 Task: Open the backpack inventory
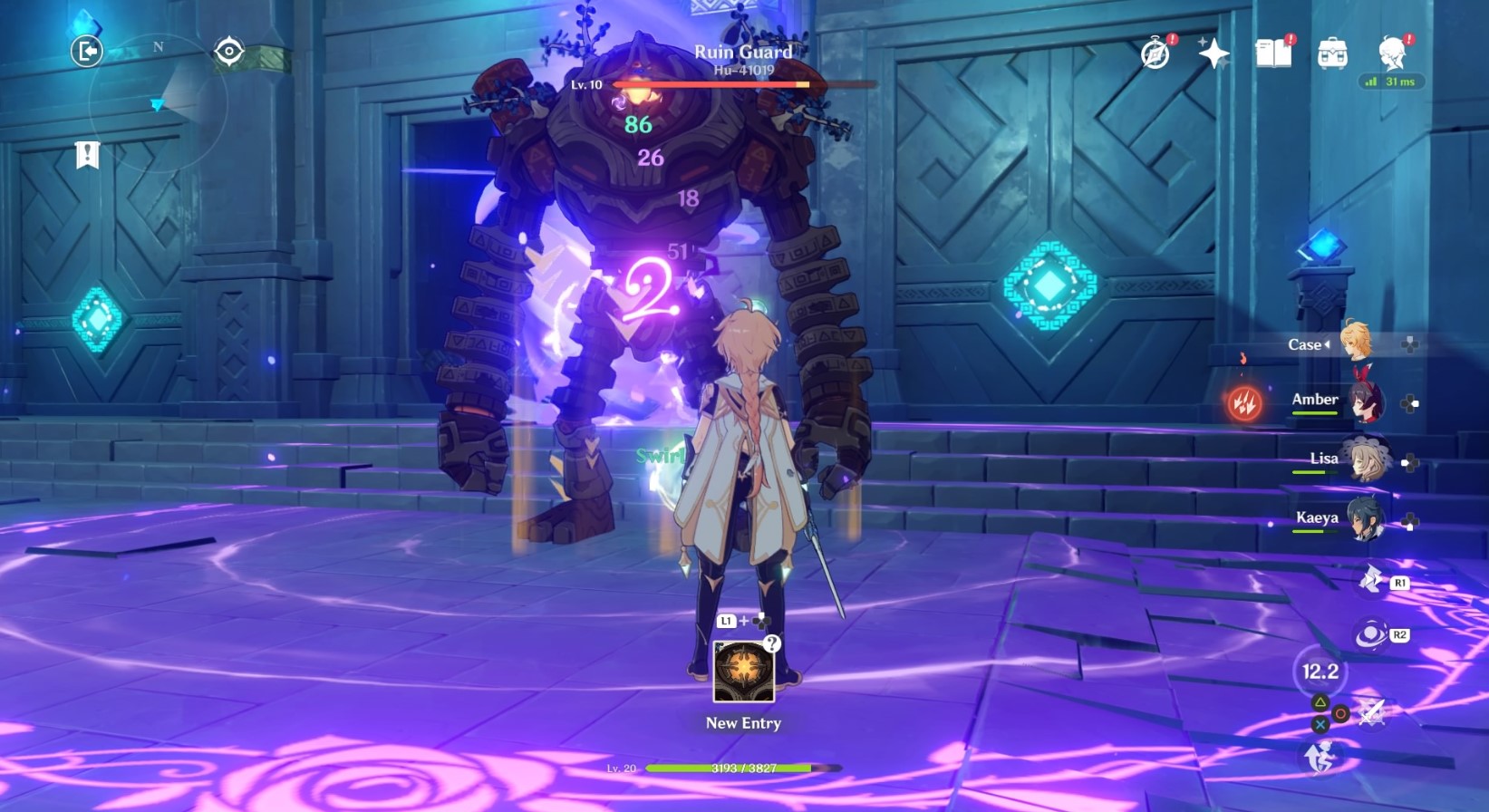(1332, 54)
